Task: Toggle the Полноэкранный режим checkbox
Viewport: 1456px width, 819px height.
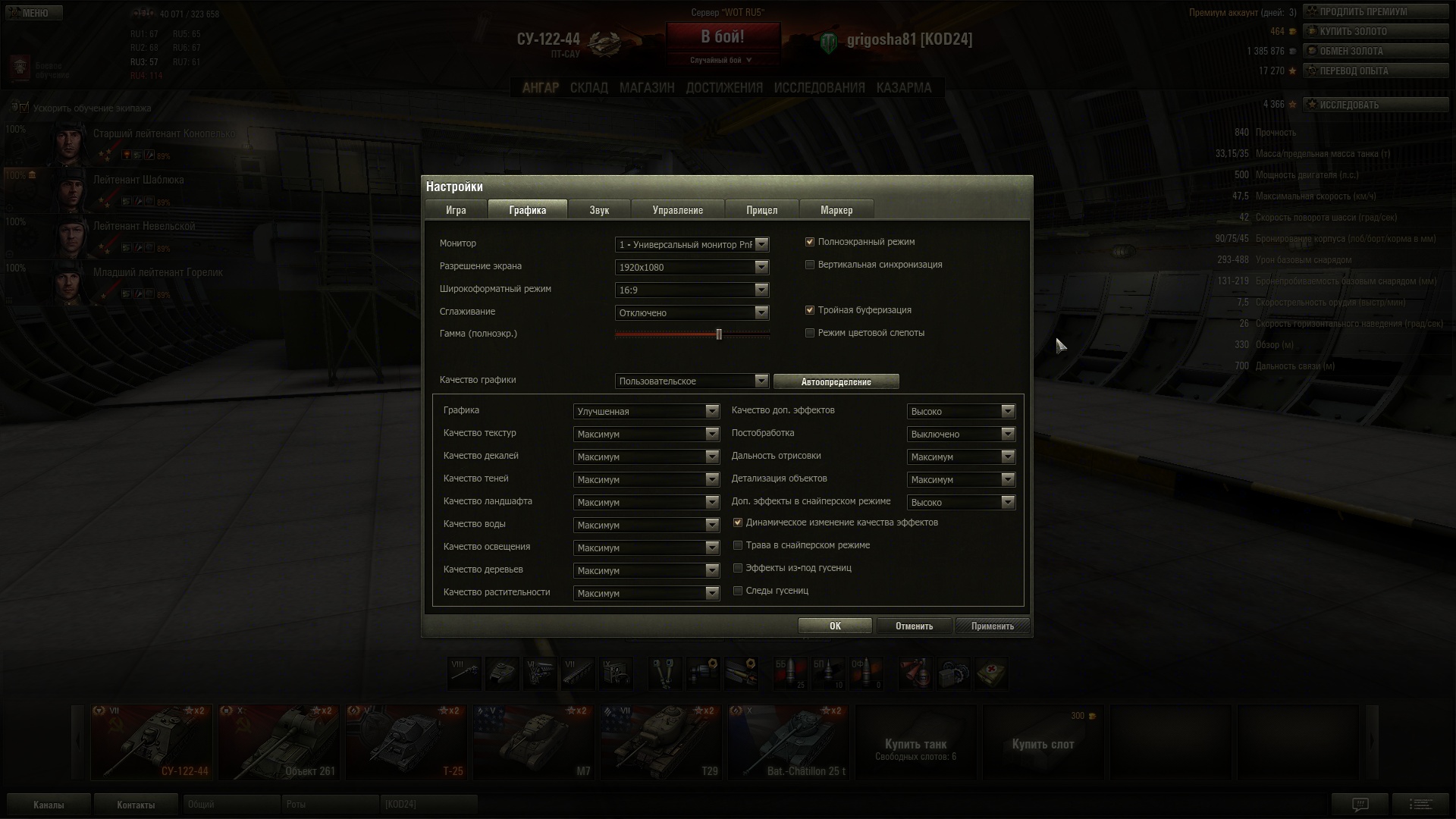Action: pyautogui.click(x=810, y=242)
